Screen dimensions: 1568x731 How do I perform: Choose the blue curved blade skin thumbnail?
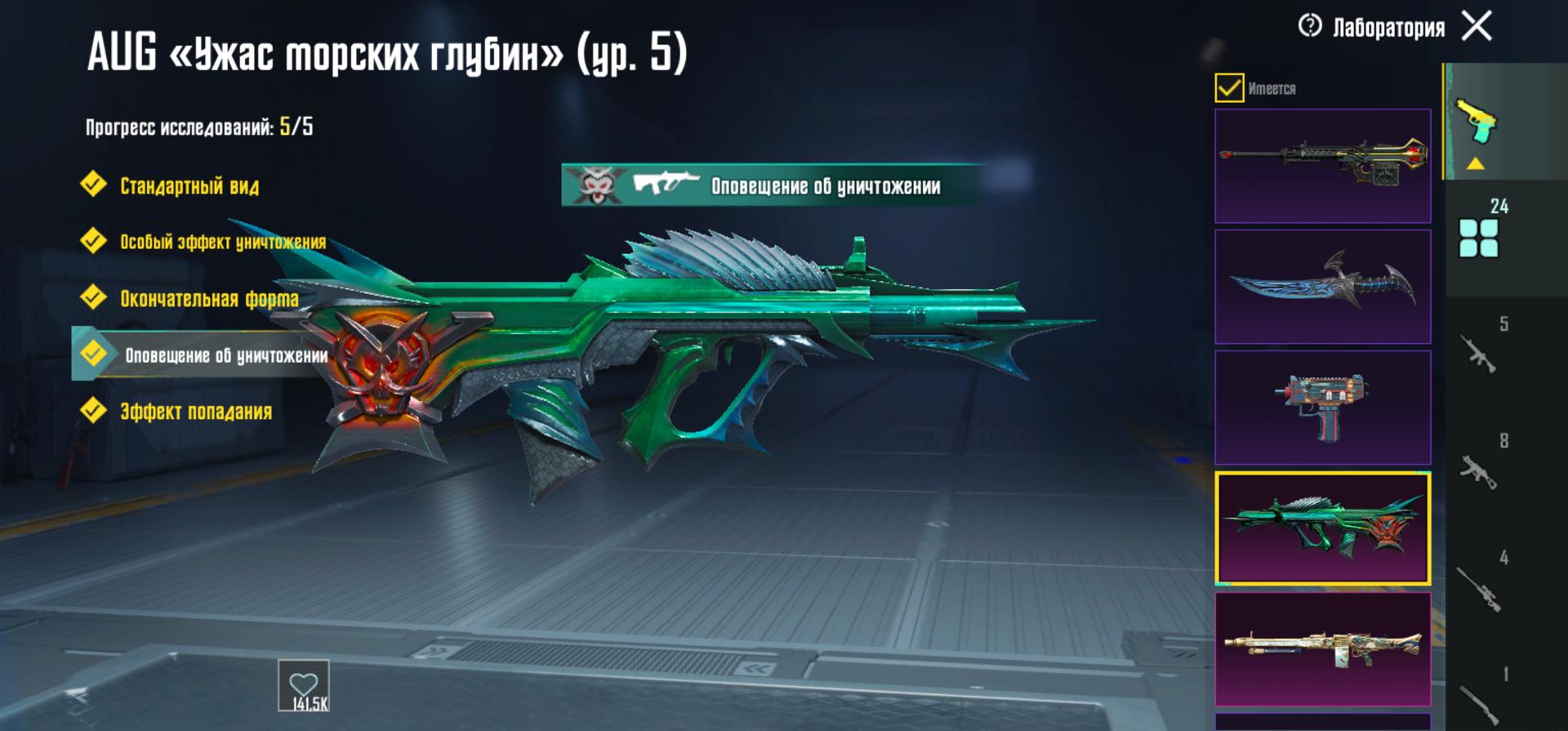pos(1322,287)
